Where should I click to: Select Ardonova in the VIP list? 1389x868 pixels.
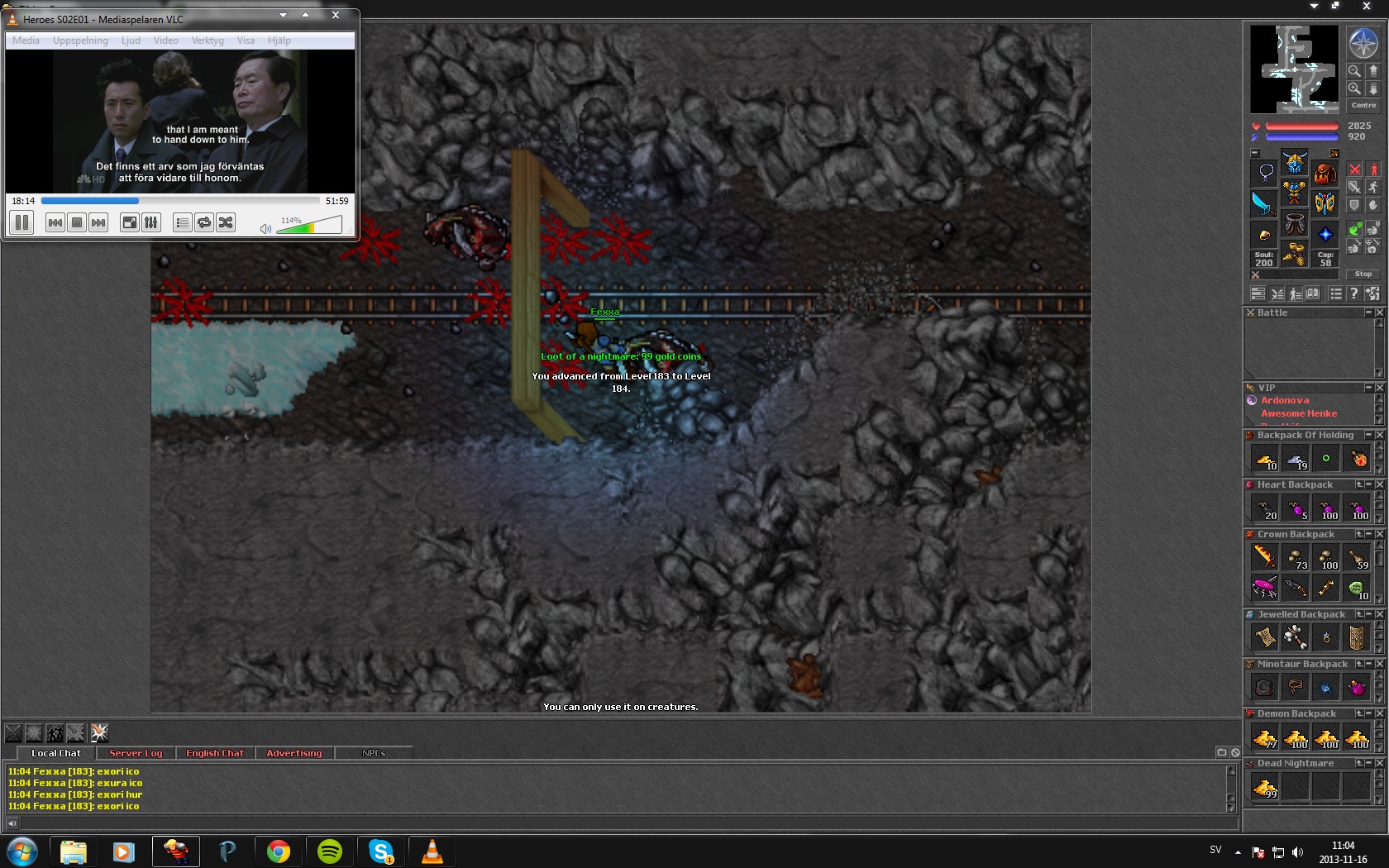(x=1285, y=400)
